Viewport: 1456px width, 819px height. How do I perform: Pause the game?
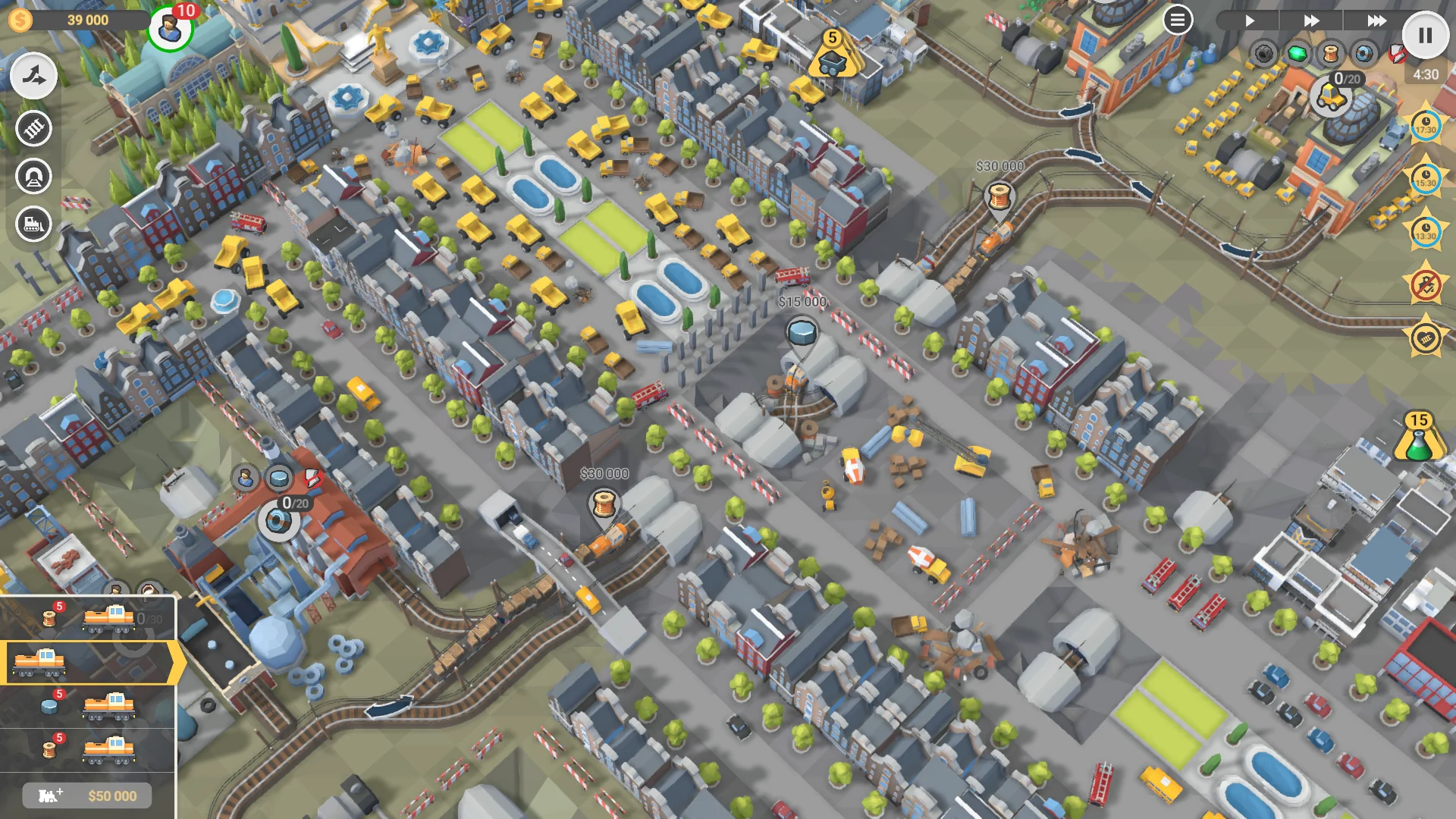[x=1424, y=33]
